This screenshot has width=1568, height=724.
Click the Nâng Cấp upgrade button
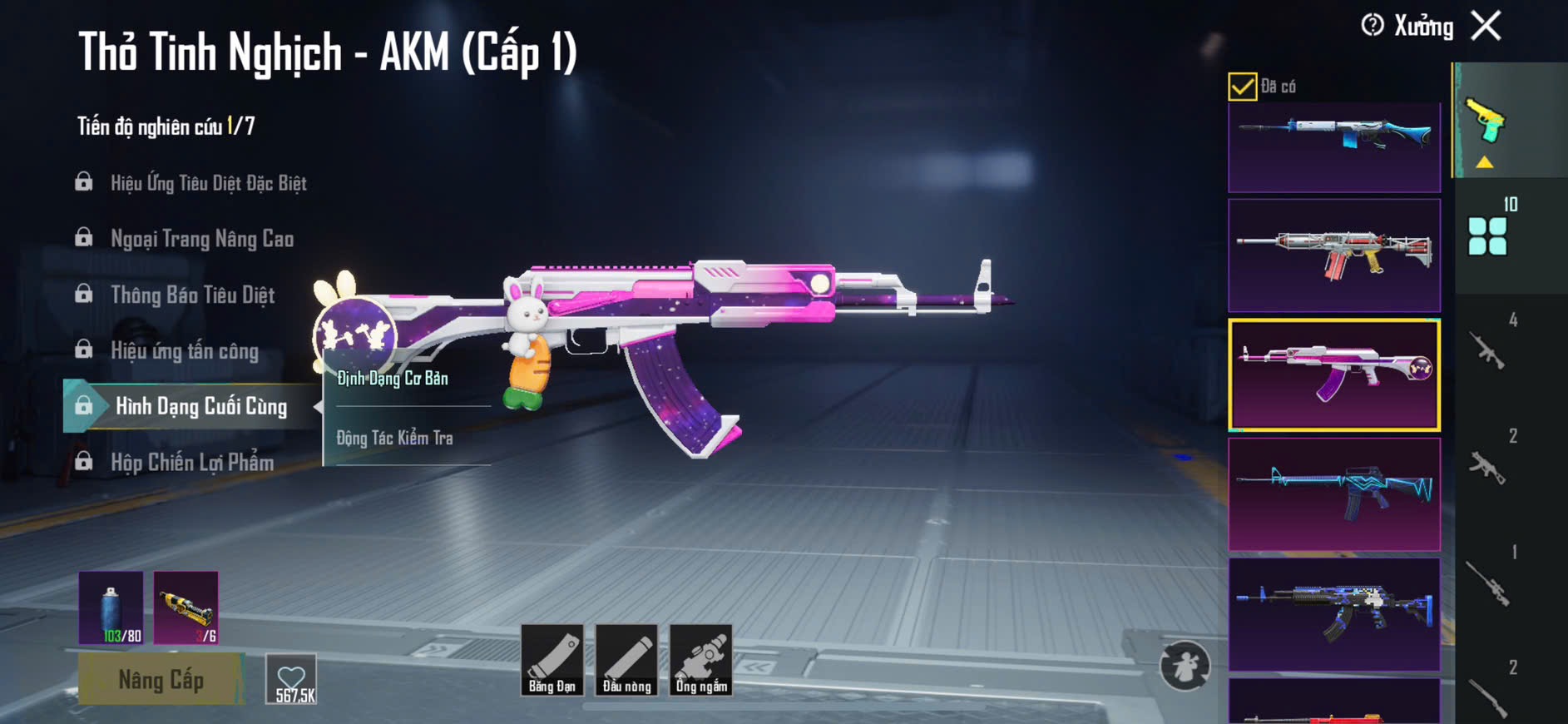coord(161,680)
